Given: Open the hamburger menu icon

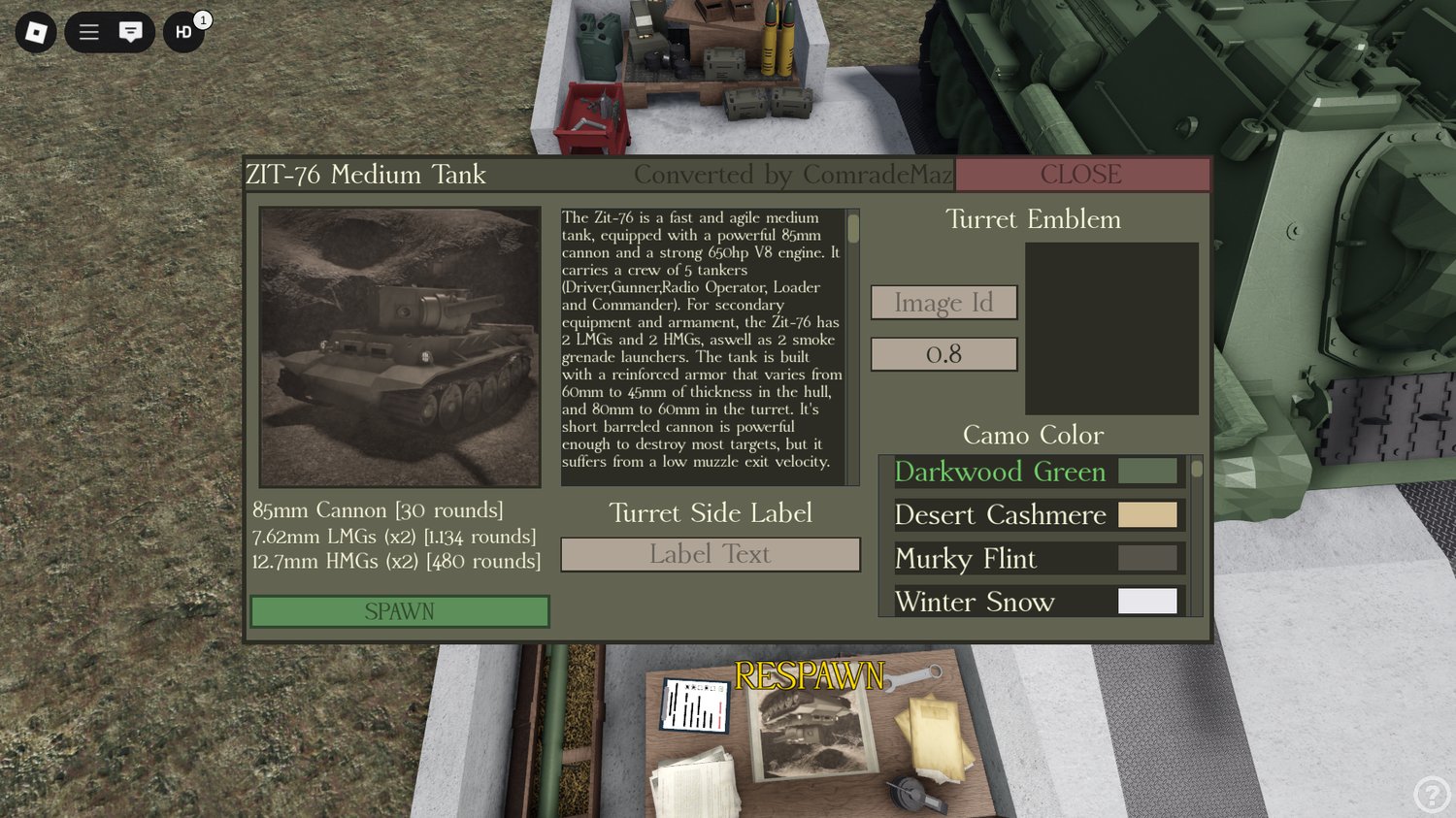Looking at the screenshot, I should [88, 32].
